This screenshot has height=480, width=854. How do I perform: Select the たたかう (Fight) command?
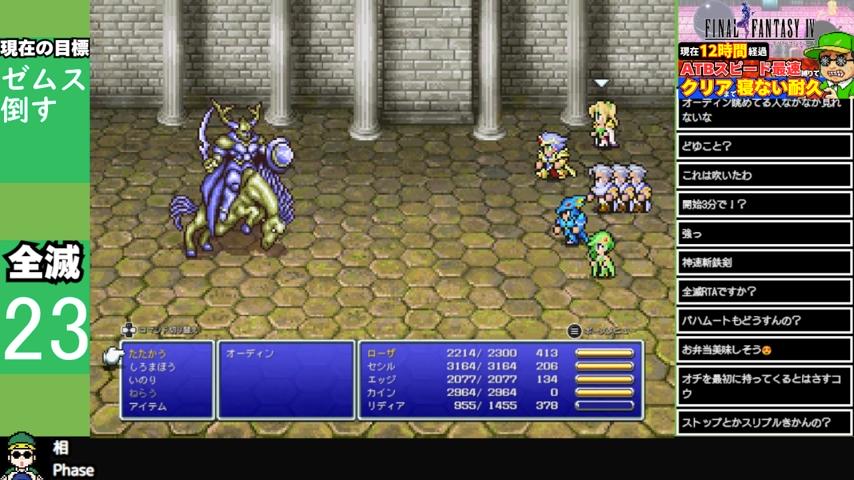147,354
